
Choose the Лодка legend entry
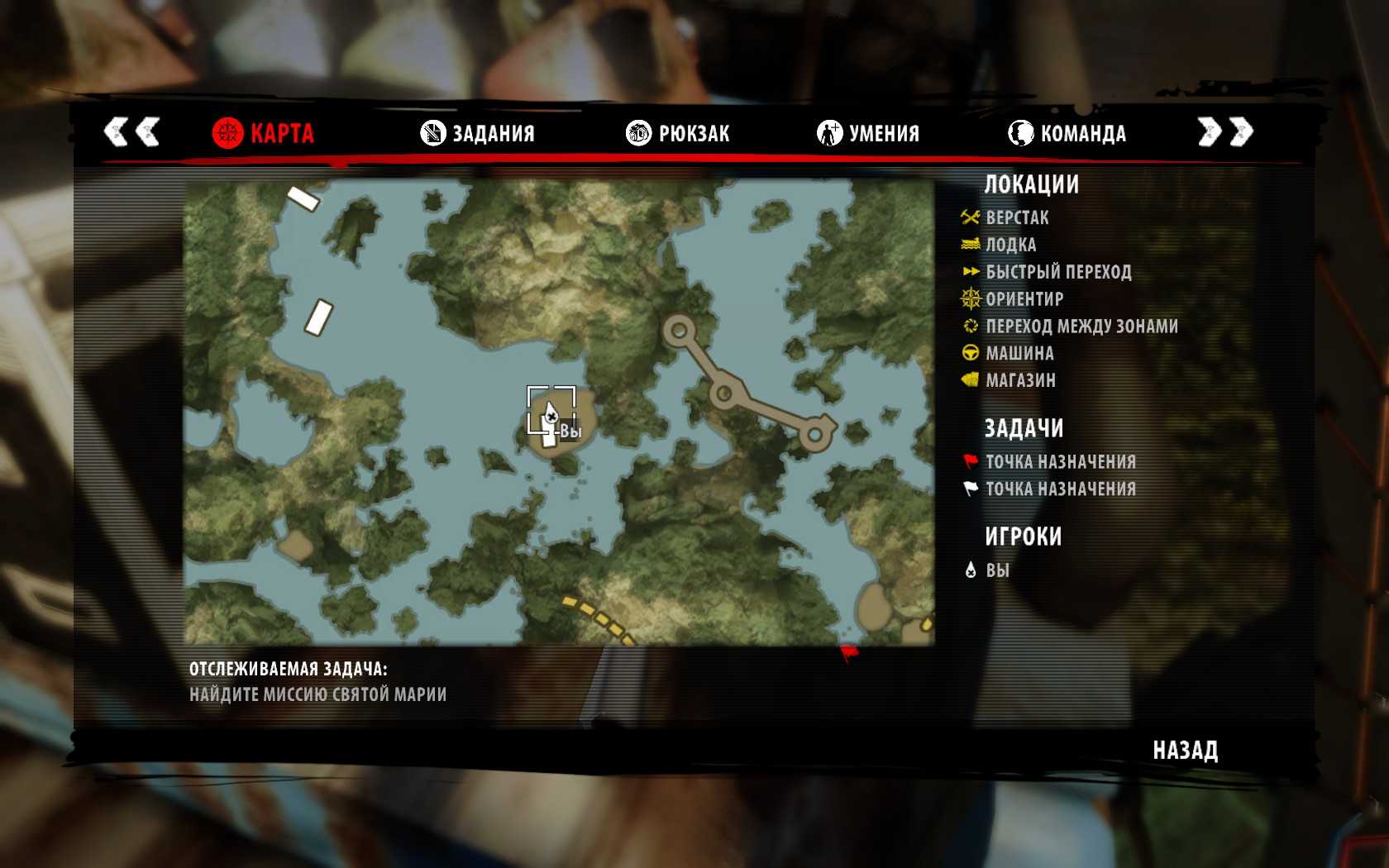(1010, 246)
